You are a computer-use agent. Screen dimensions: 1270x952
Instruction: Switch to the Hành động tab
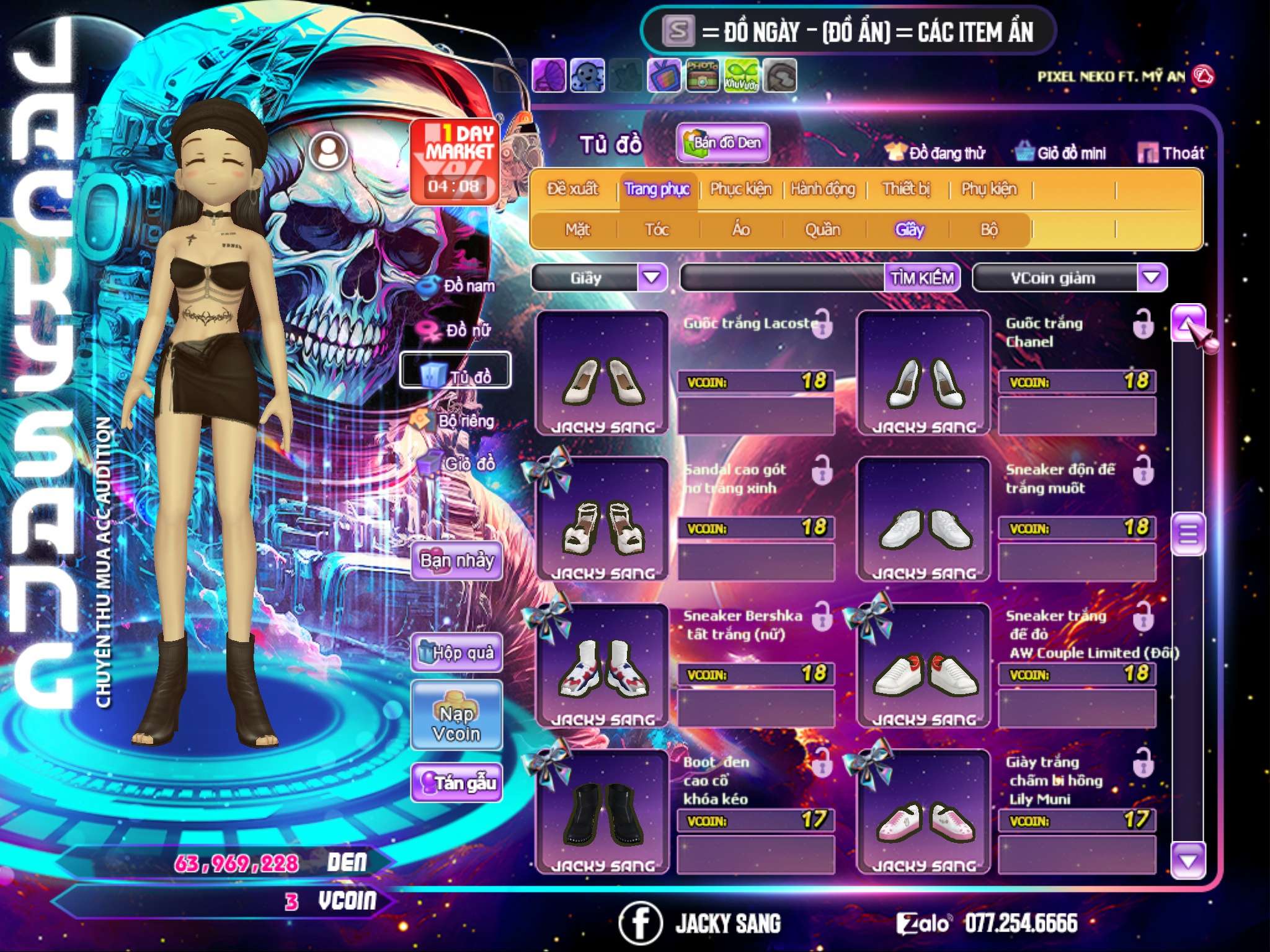(823, 189)
